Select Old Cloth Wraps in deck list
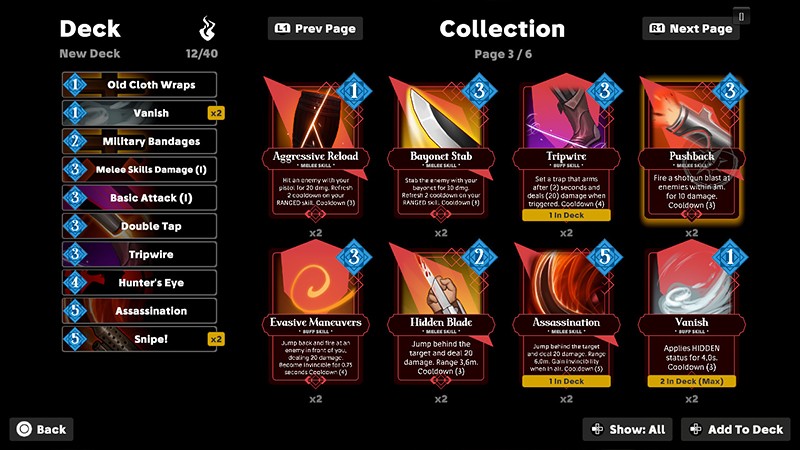This screenshot has width=800, height=450. 140,85
